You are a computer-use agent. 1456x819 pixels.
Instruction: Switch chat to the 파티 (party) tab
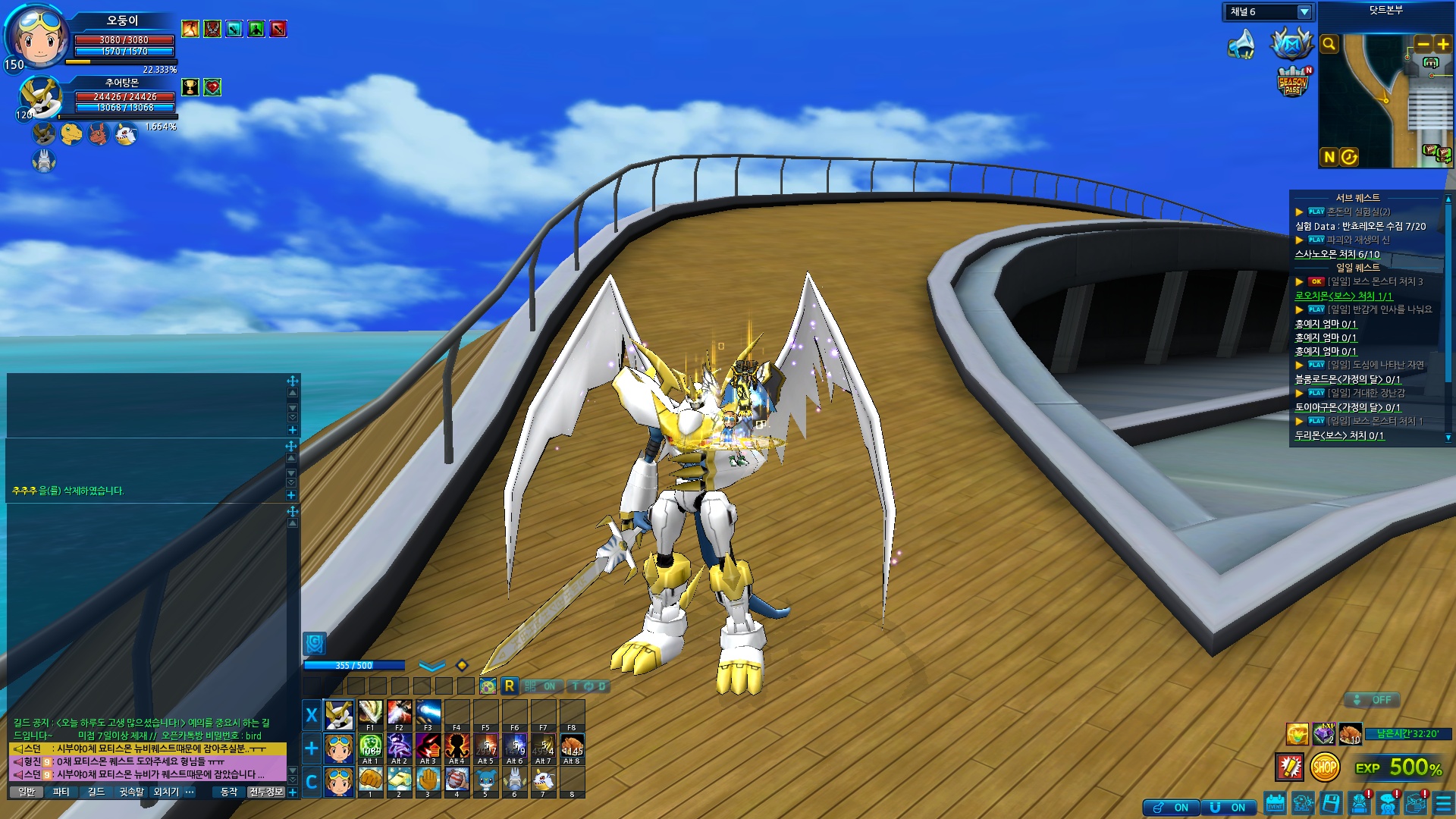click(x=61, y=792)
